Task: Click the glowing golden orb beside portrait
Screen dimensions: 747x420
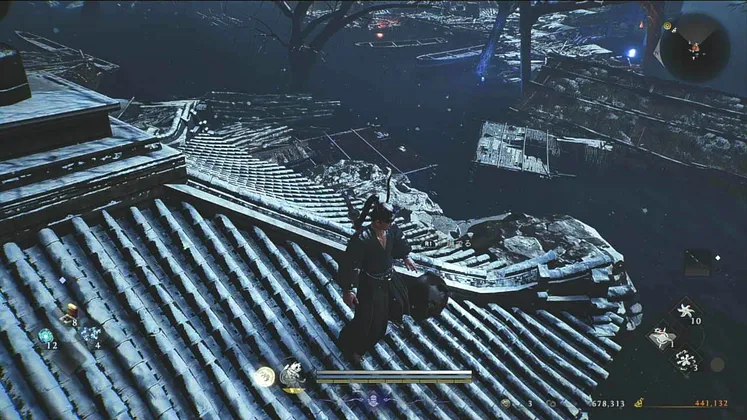Action: [x=264, y=376]
